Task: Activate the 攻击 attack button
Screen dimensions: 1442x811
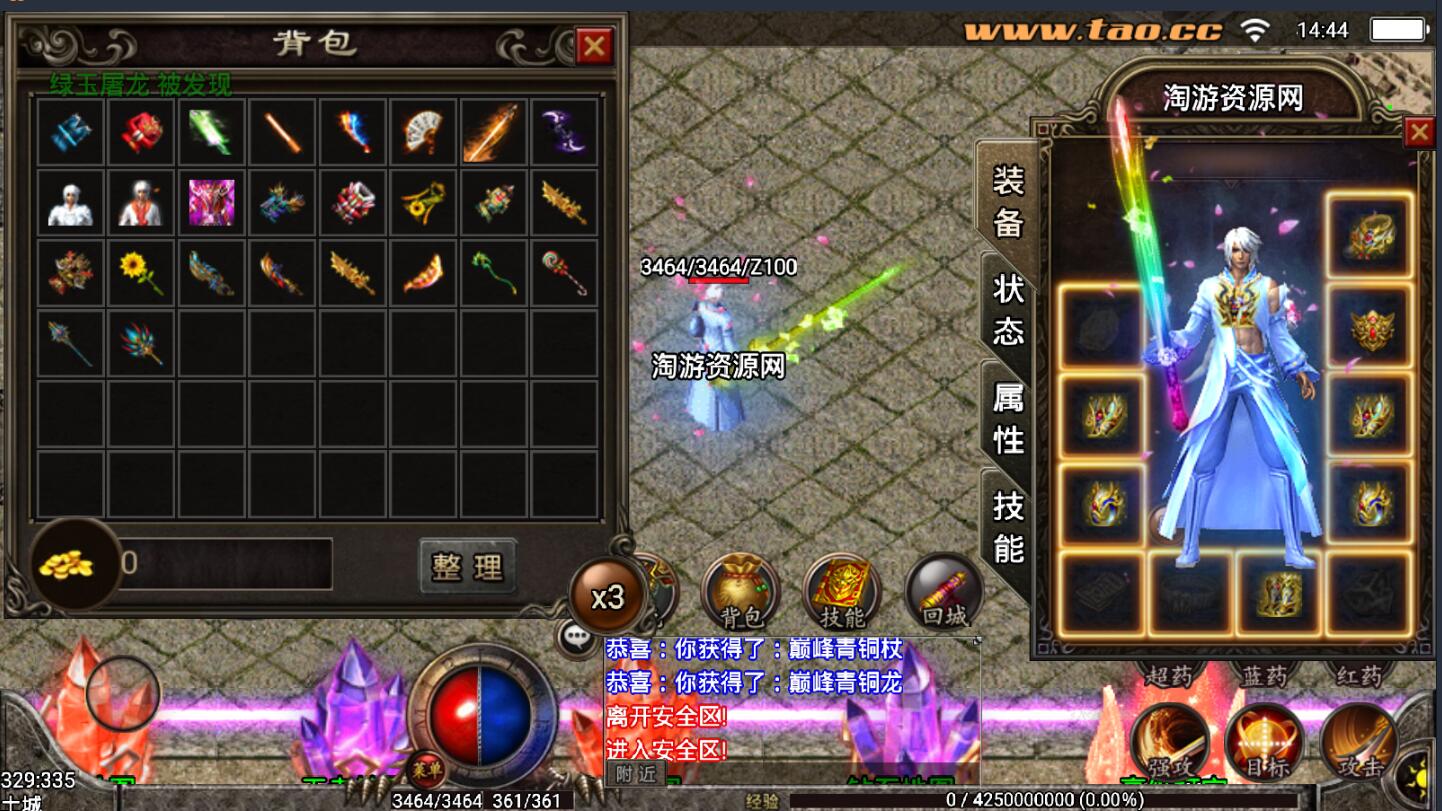Action: click(1359, 744)
